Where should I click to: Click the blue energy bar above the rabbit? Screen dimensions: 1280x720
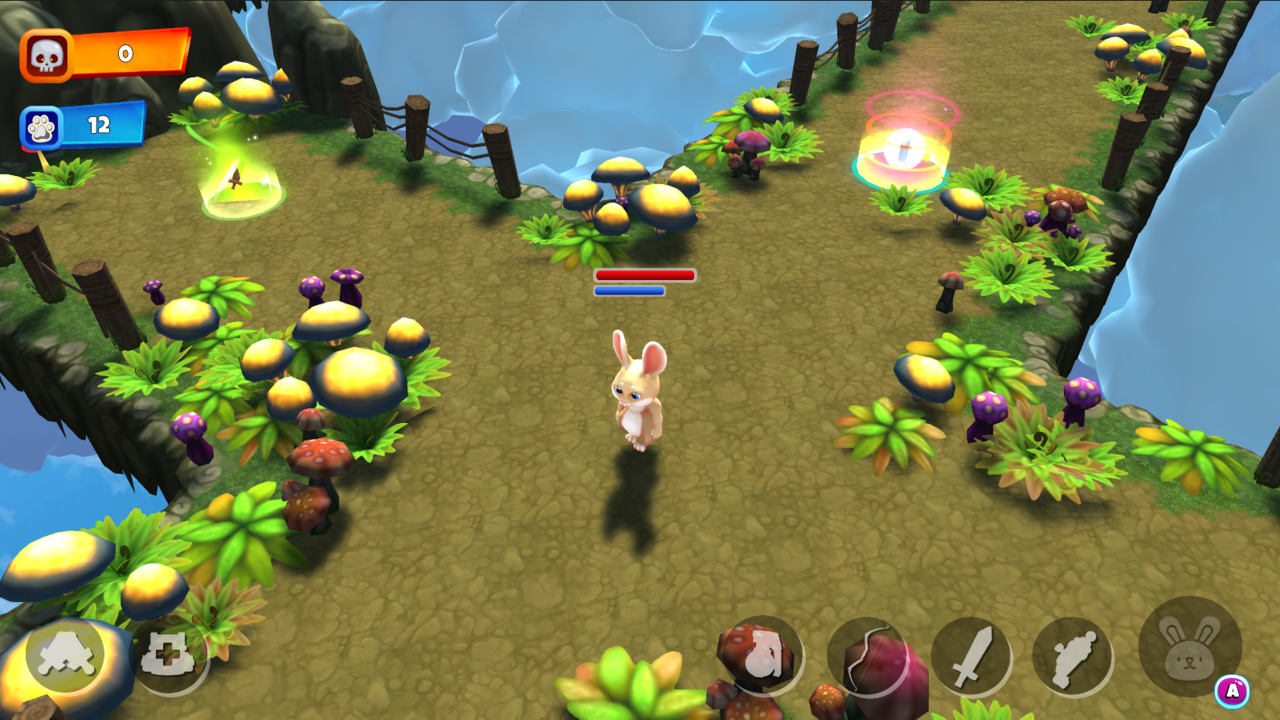[x=632, y=291]
